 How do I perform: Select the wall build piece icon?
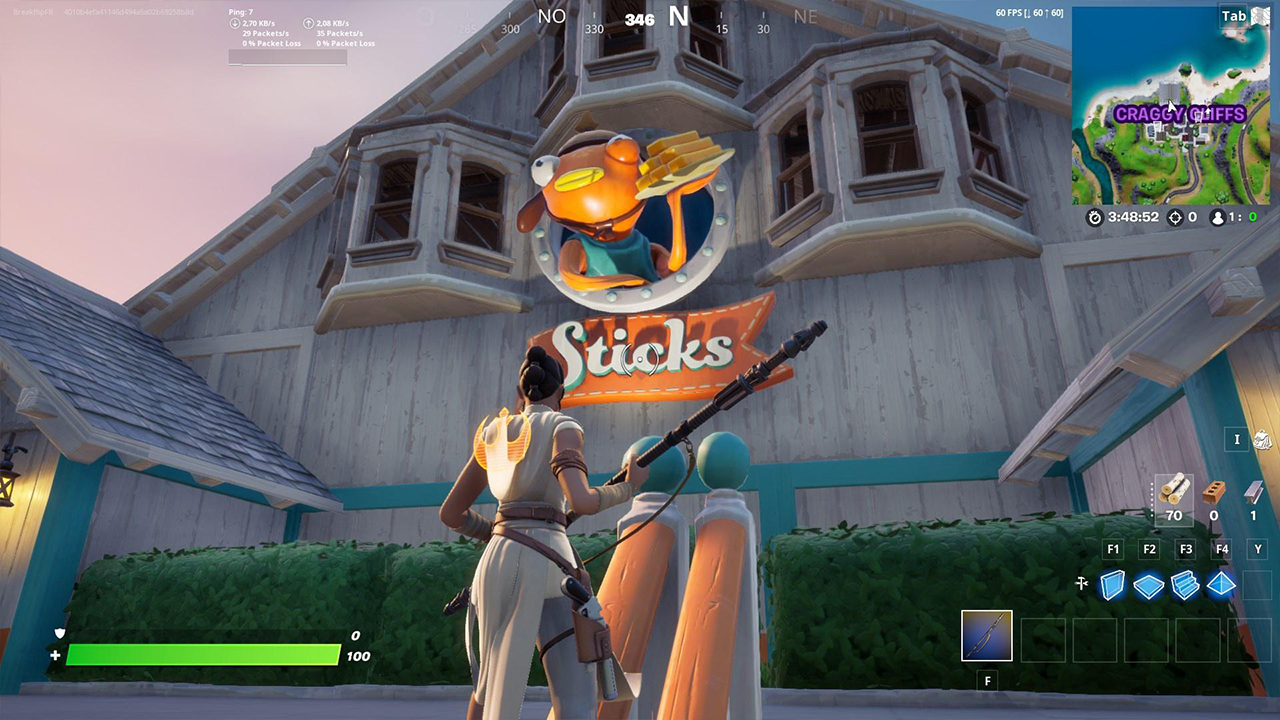pos(1112,586)
